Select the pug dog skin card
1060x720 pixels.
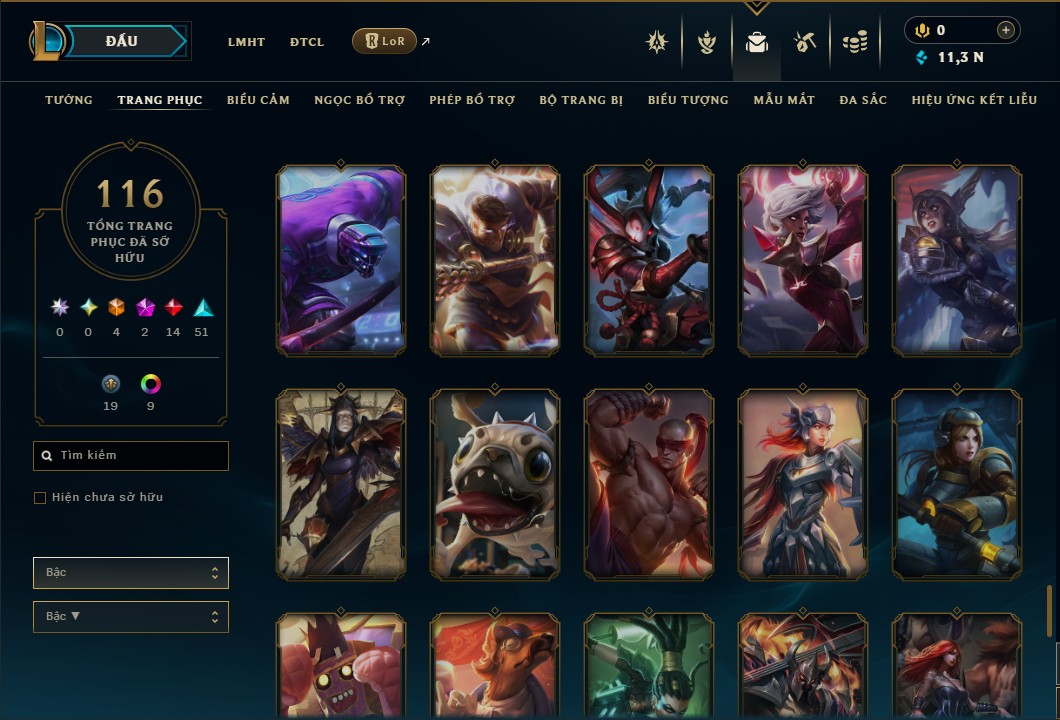495,484
